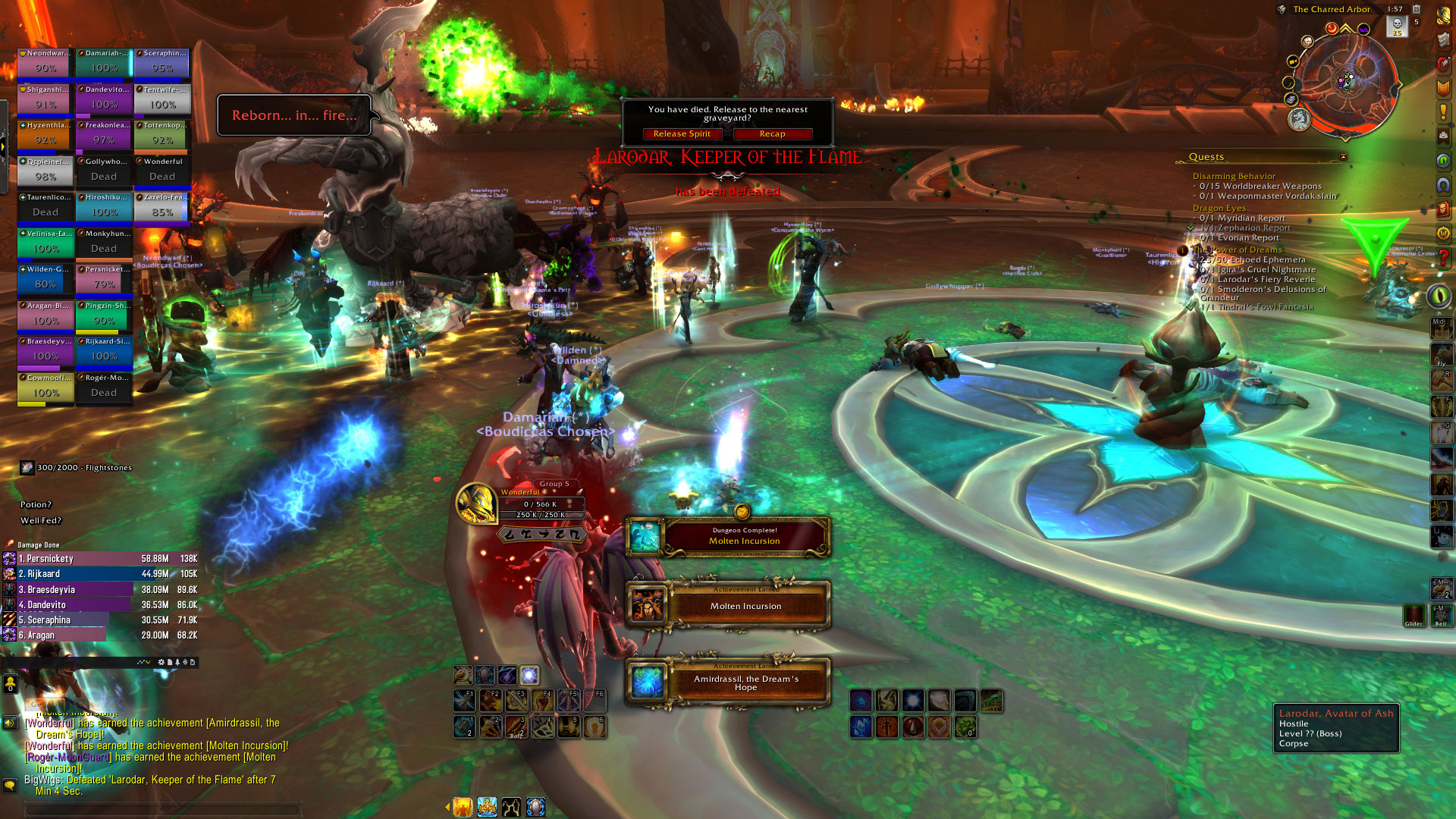Click the circular minimap
This screenshot has height=819, width=1456.
click(x=1345, y=82)
